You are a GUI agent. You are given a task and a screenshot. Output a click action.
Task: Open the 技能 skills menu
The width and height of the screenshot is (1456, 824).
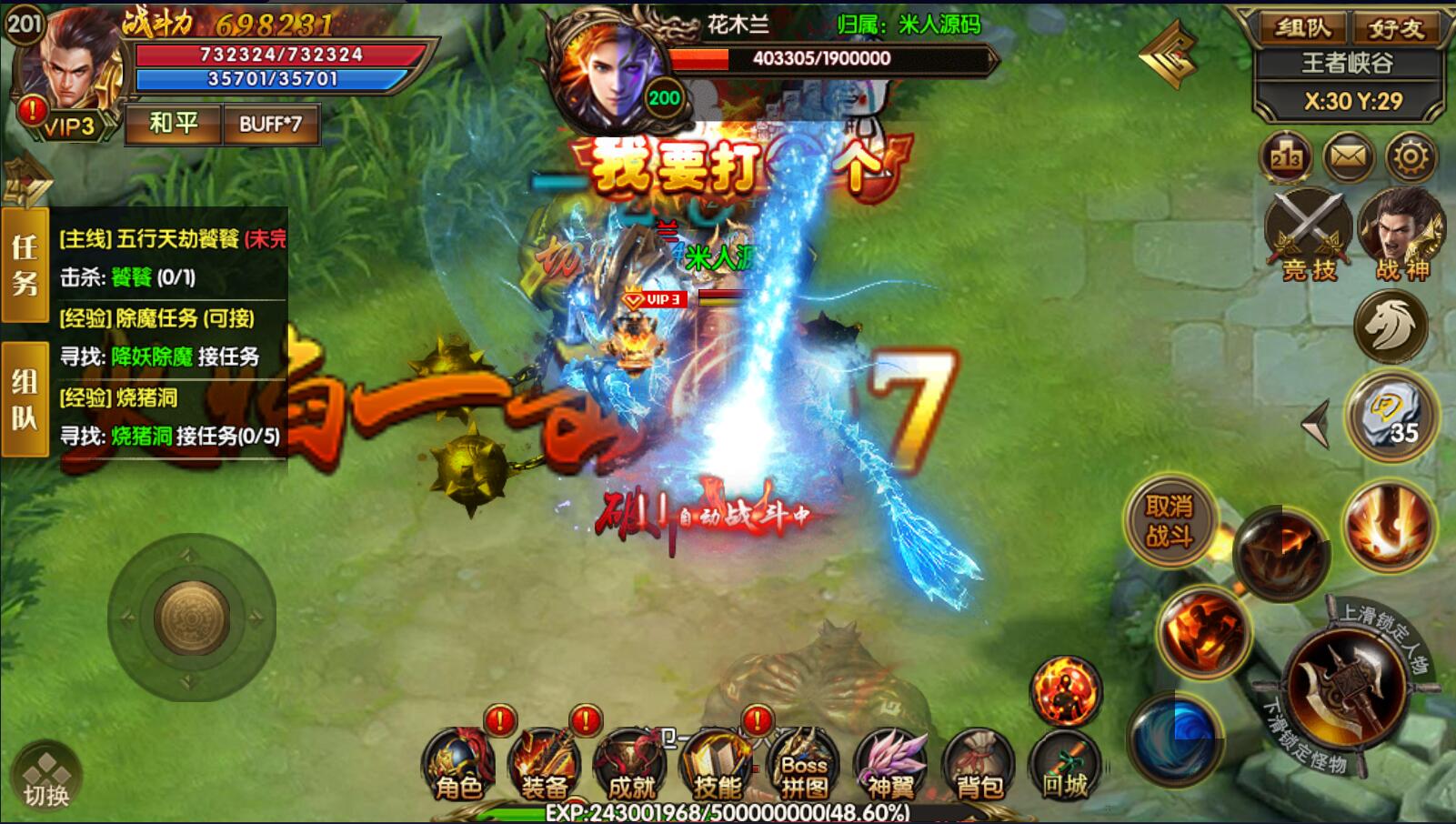tap(717, 766)
